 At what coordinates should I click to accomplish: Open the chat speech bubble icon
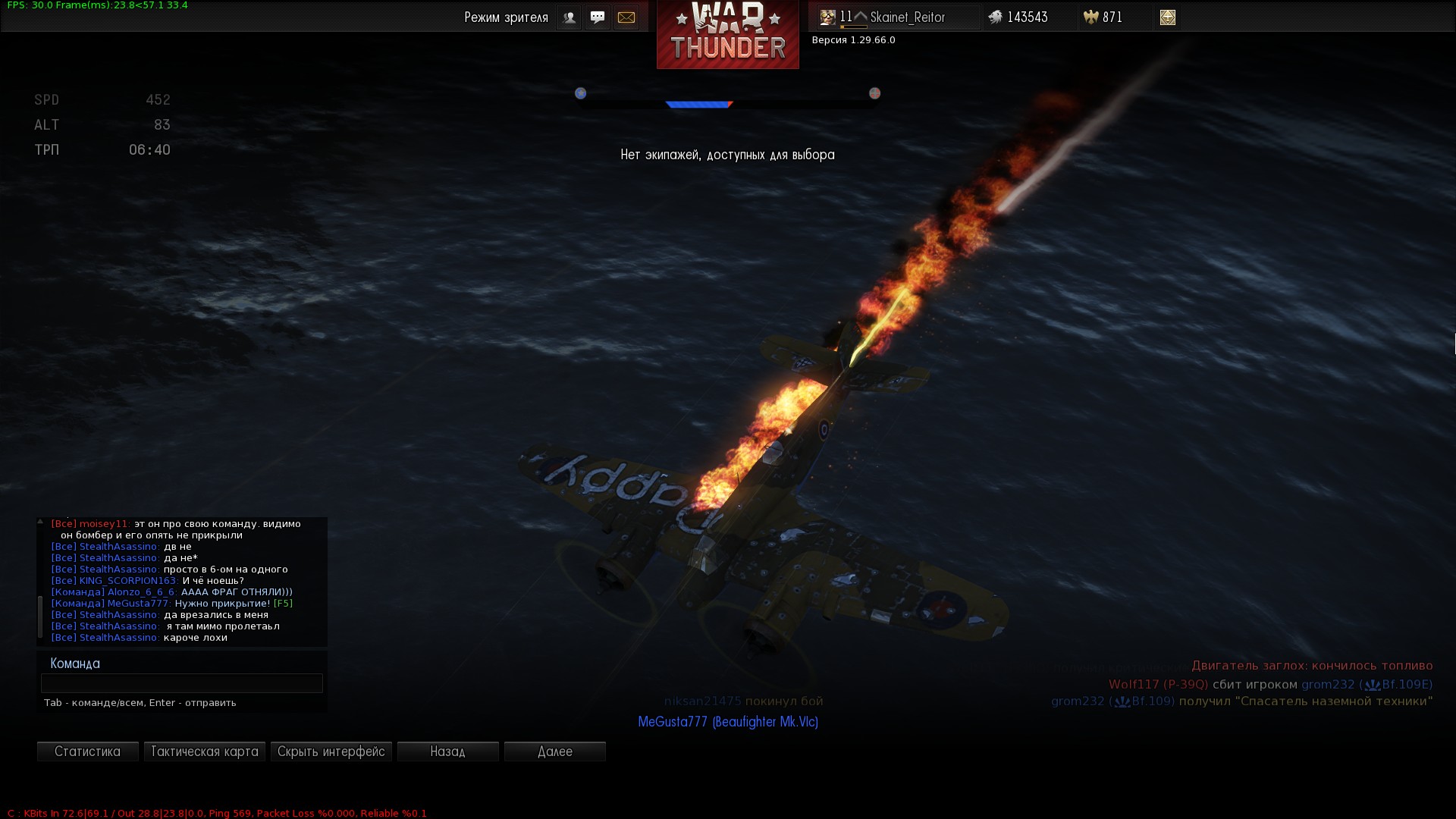598,17
